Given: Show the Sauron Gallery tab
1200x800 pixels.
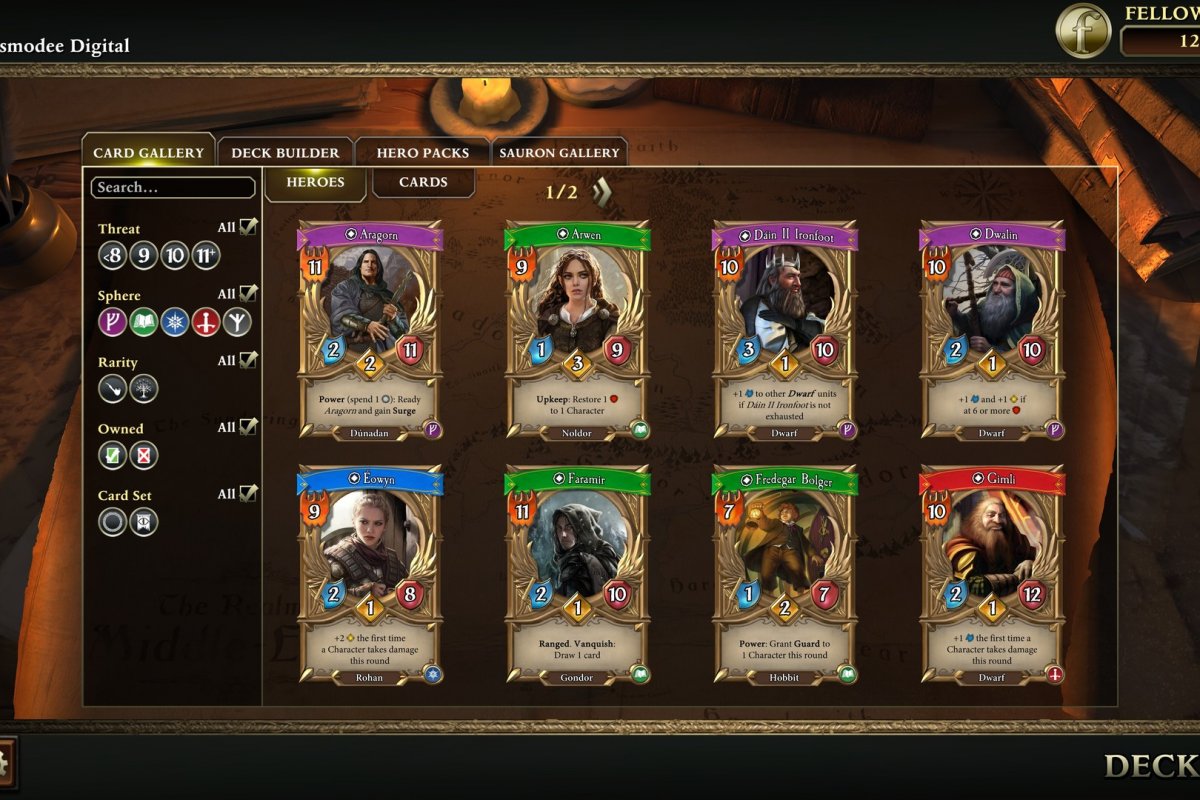Looking at the screenshot, I should click(x=559, y=153).
